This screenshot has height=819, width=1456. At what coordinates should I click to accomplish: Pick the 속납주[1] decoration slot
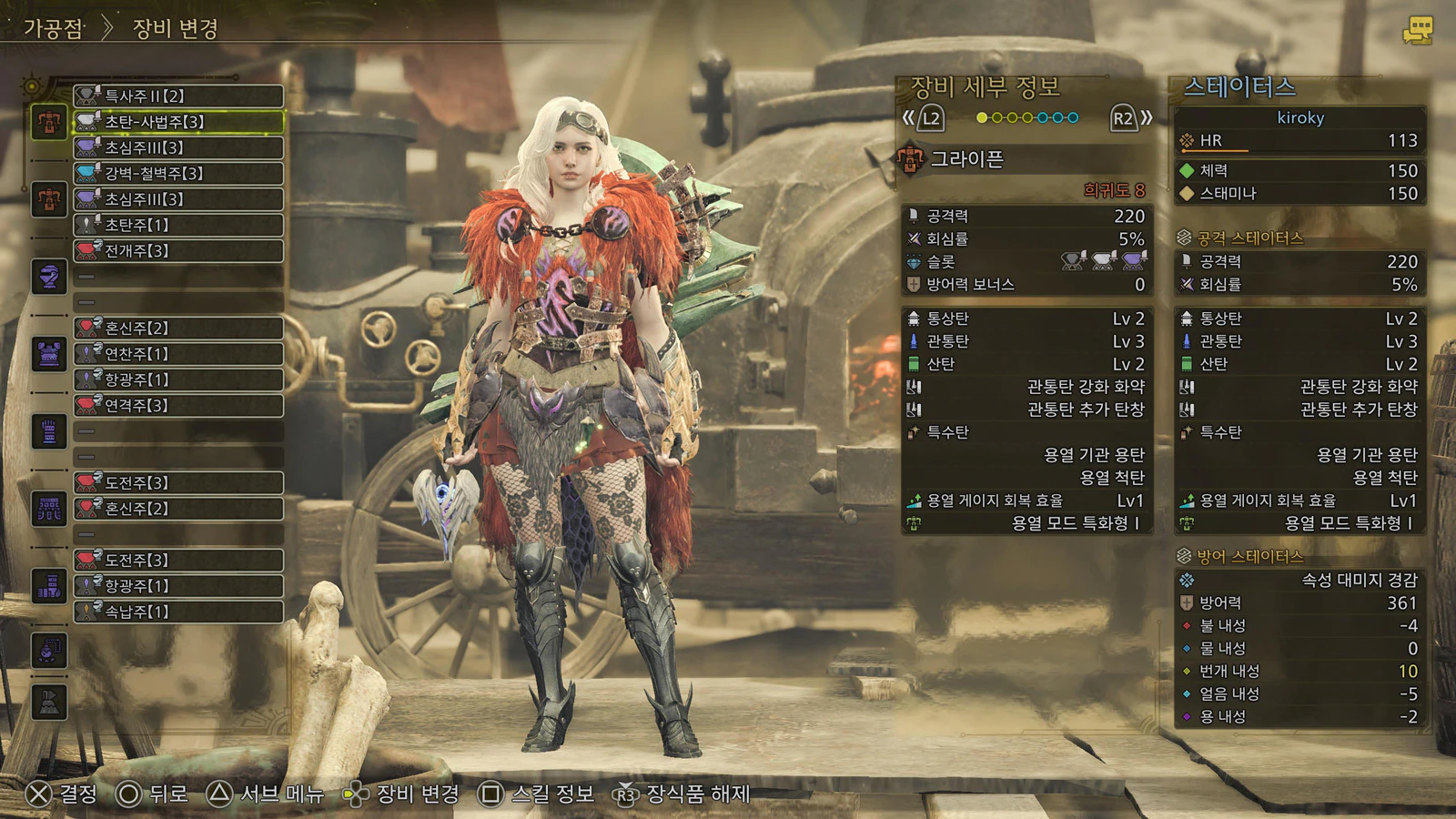178,612
